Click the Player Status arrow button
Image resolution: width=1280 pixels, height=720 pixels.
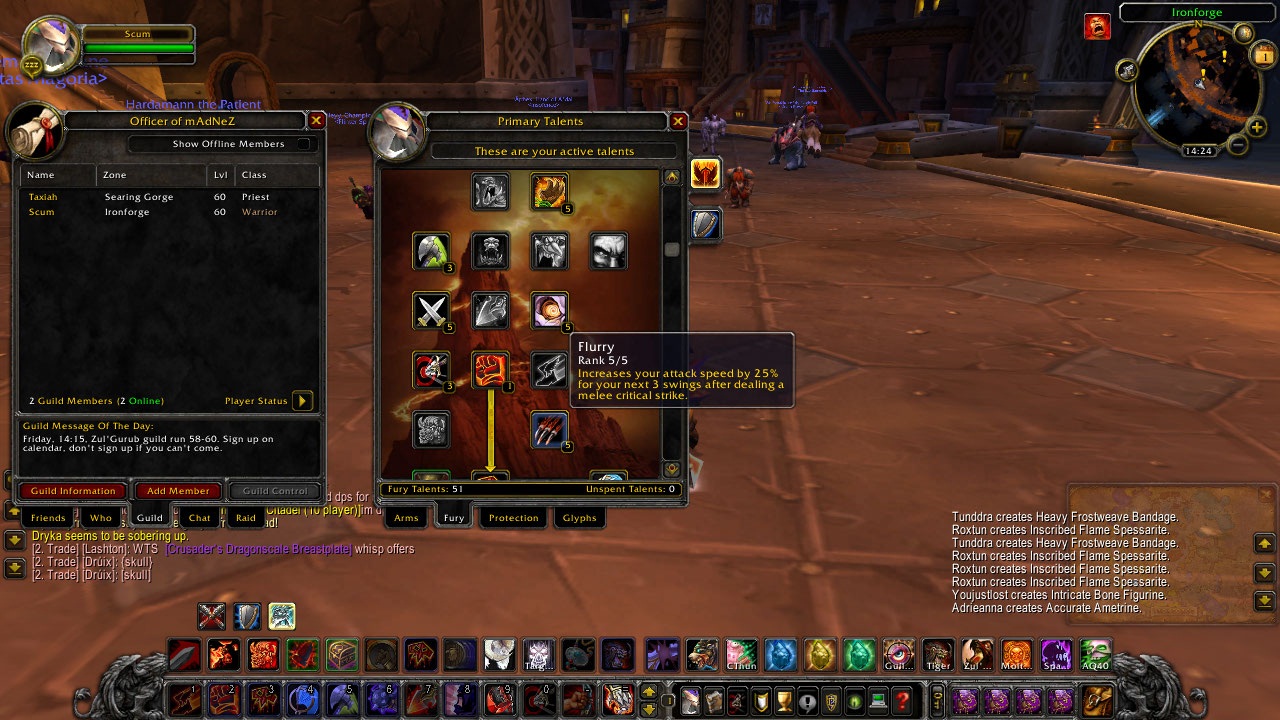(302, 401)
